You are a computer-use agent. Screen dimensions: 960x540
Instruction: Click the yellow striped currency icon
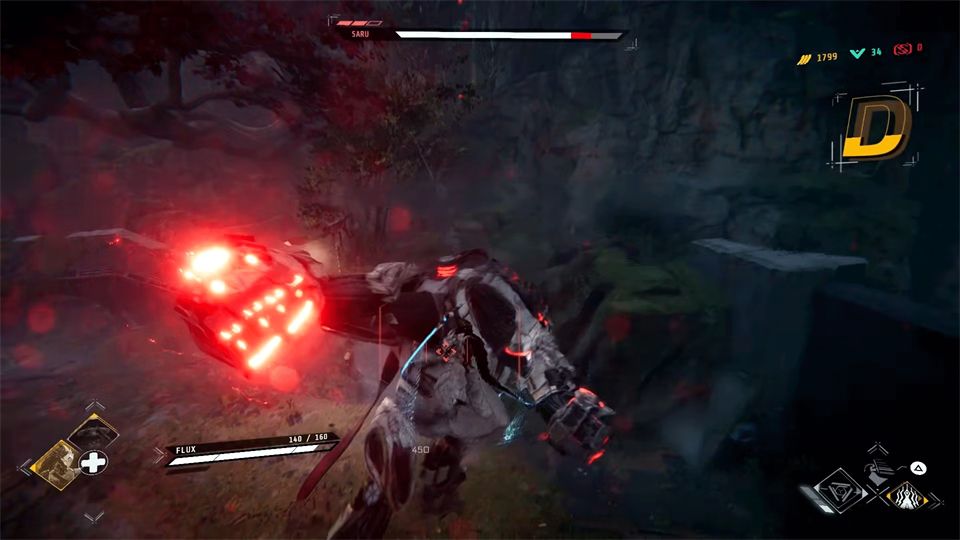pos(802,59)
